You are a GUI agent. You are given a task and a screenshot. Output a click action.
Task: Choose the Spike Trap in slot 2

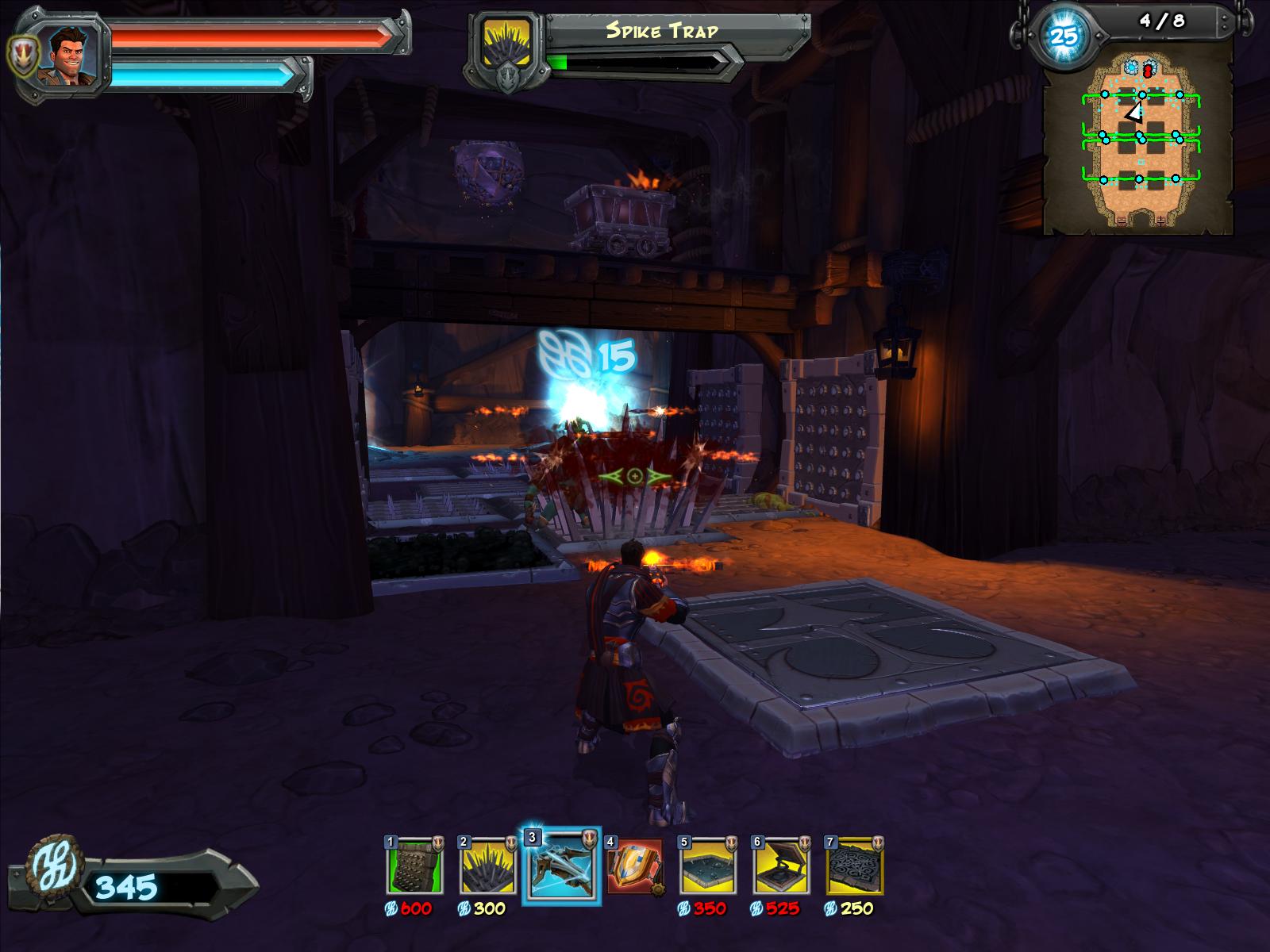487,866
